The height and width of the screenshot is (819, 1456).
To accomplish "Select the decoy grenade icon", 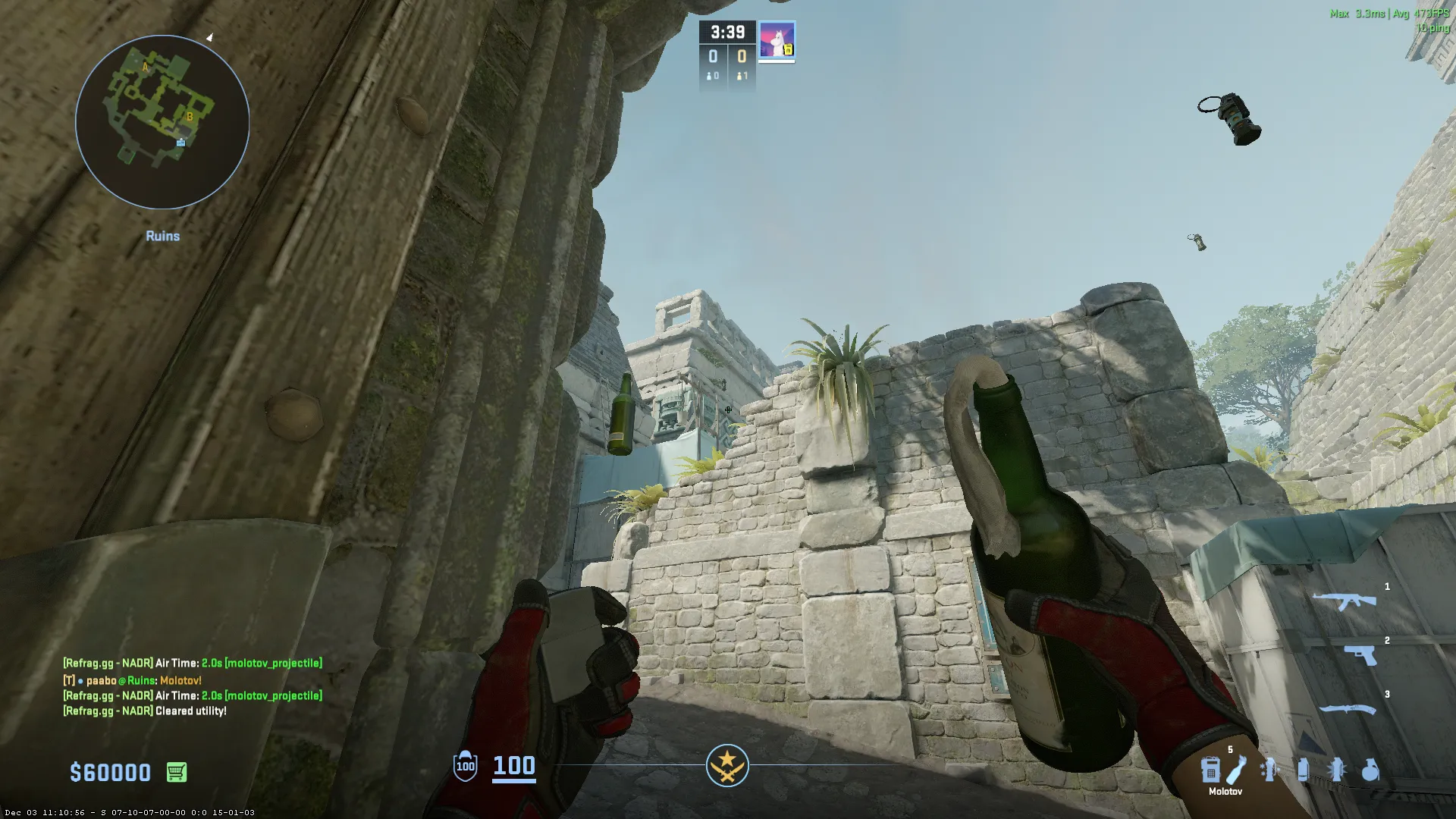I will 1269,770.
